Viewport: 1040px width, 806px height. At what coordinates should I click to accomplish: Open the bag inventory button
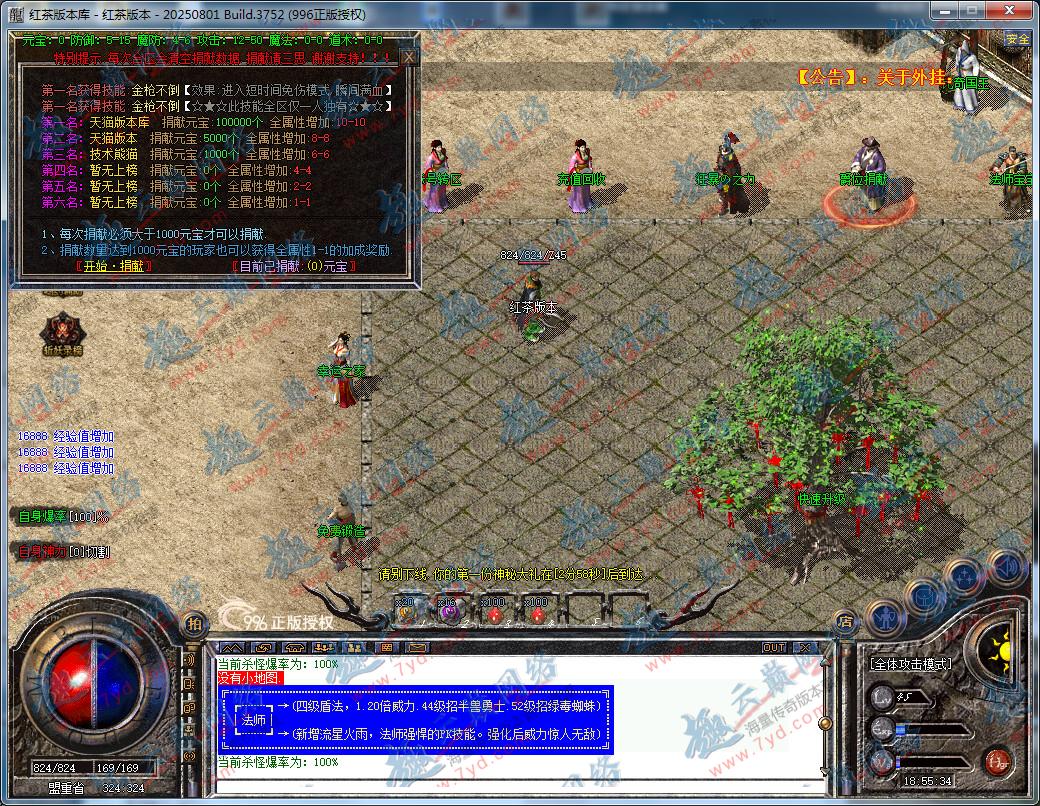pyautogui.click(x=924, y=597)
